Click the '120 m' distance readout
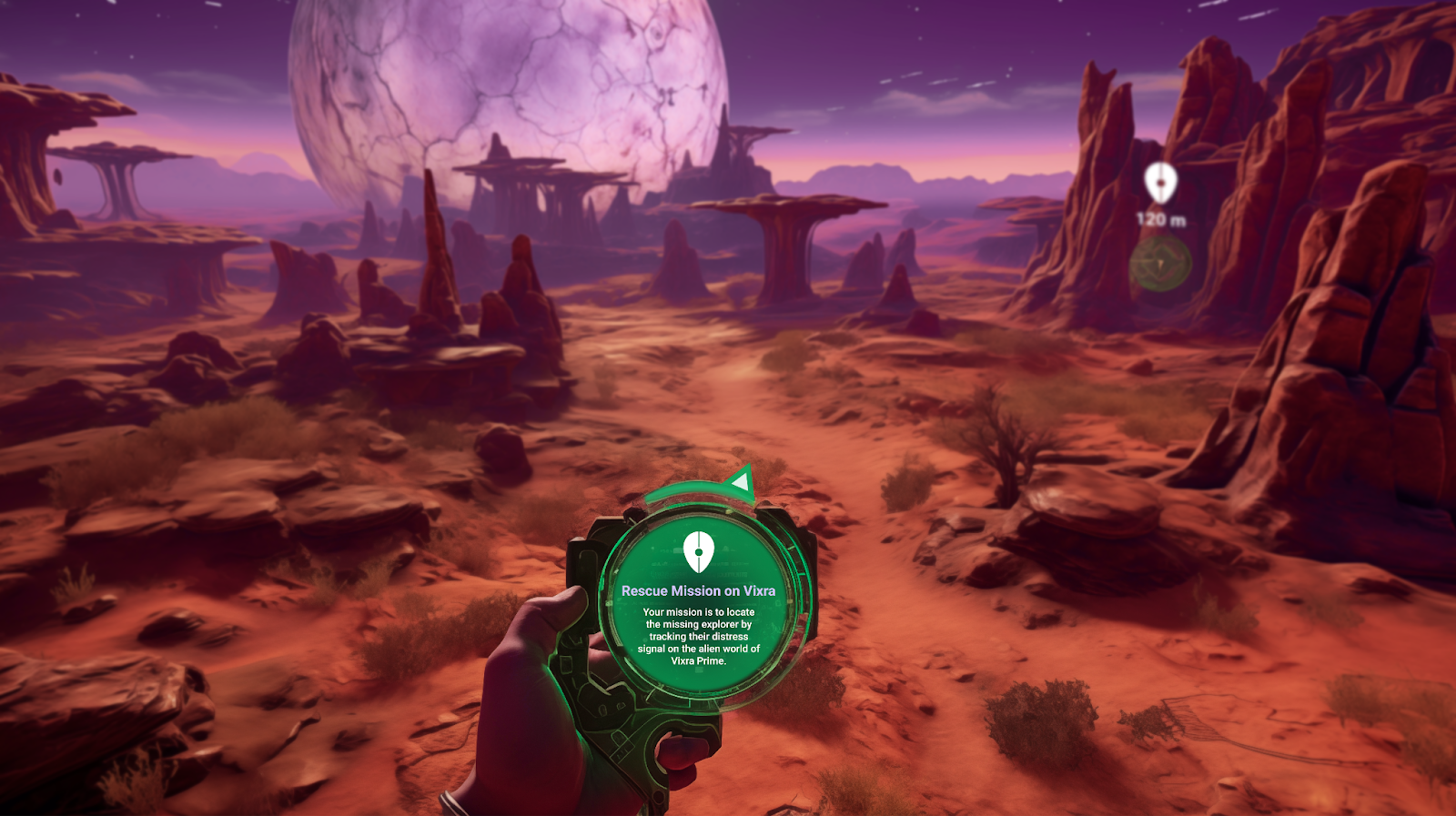This screenshot has width=1456, height=816. coord(1159,219)
